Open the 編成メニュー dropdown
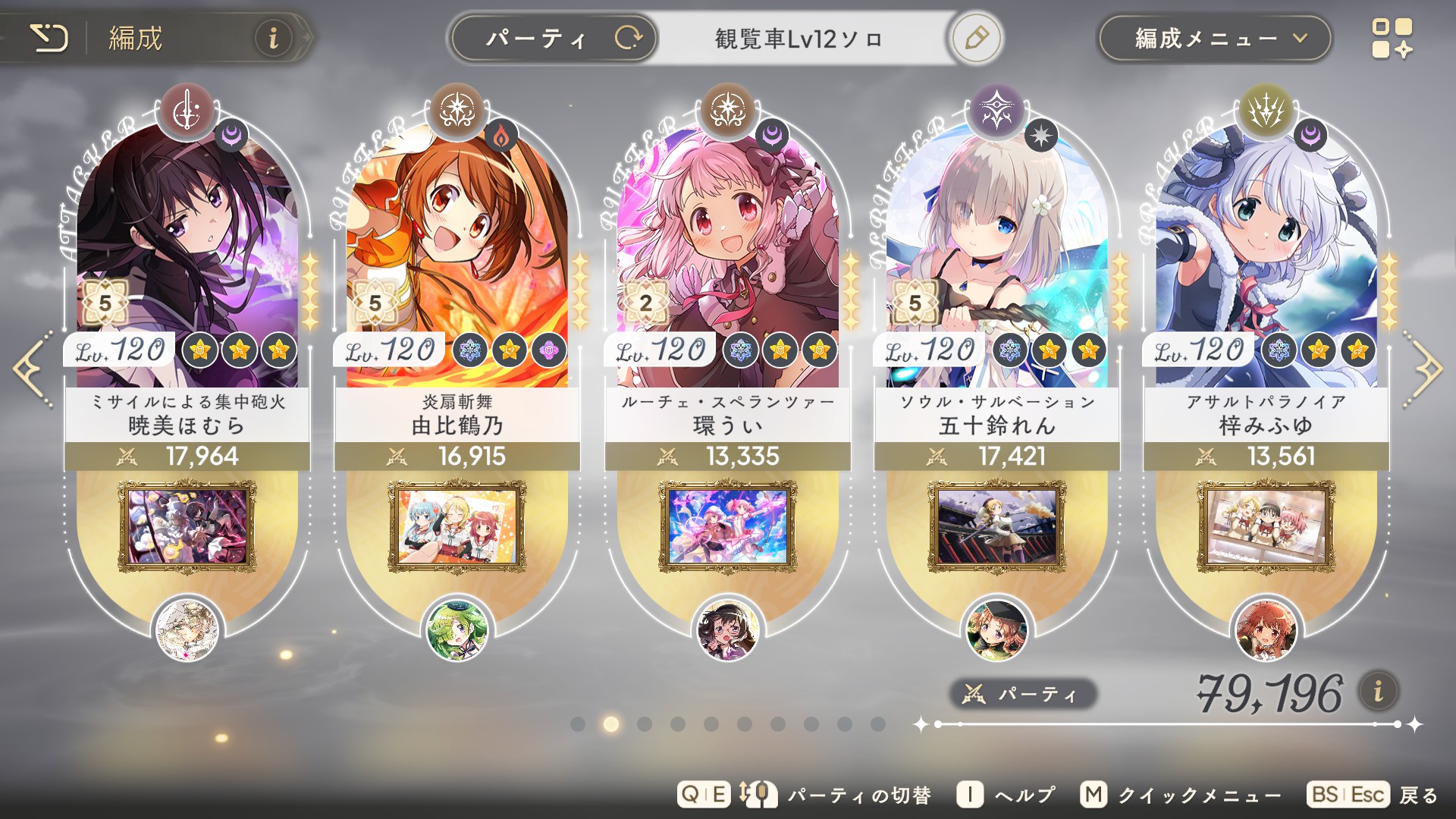Screen dimensions: 1456x819 click(x=1214, y=38)
